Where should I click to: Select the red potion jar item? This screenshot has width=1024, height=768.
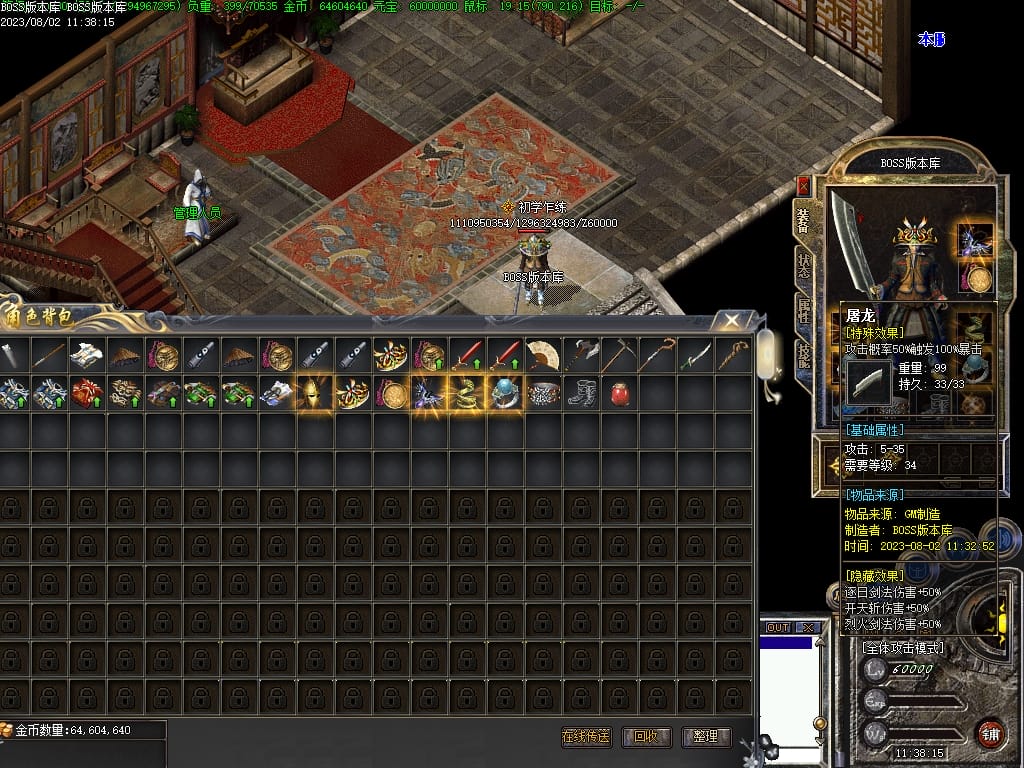pyautogui.click(x=618, y=393)
